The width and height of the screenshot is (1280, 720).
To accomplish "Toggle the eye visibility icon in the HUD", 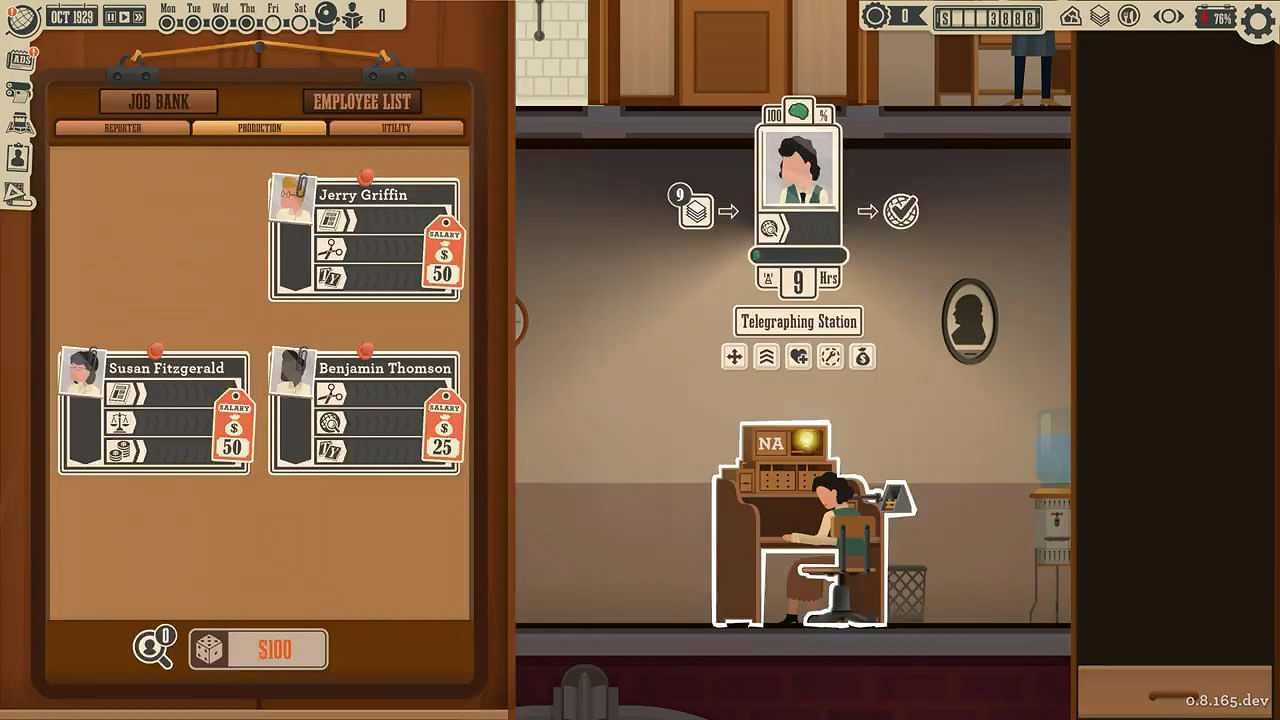I will click(1168, 16).
